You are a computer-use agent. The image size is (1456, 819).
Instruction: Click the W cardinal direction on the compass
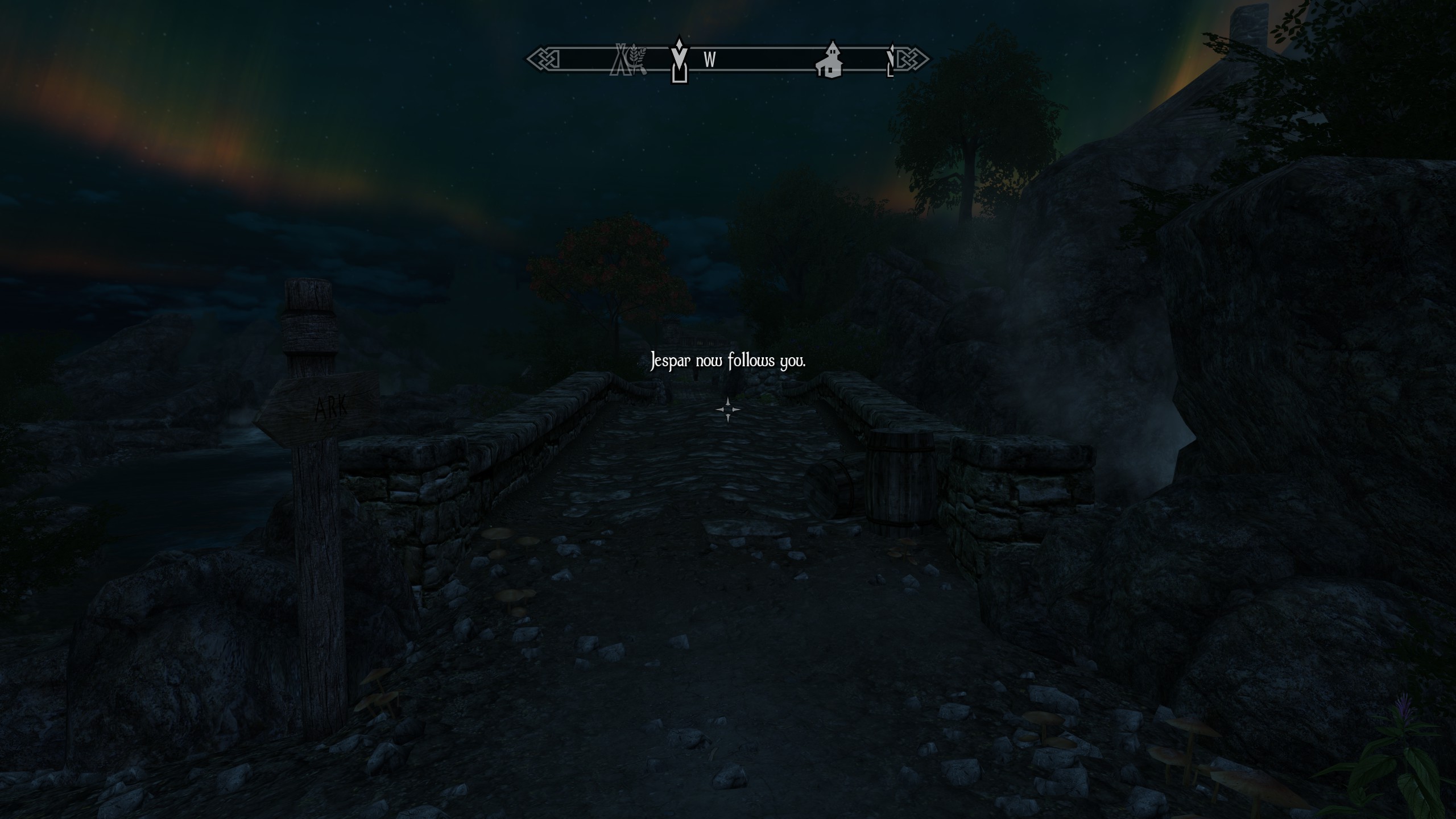[709, 59]
